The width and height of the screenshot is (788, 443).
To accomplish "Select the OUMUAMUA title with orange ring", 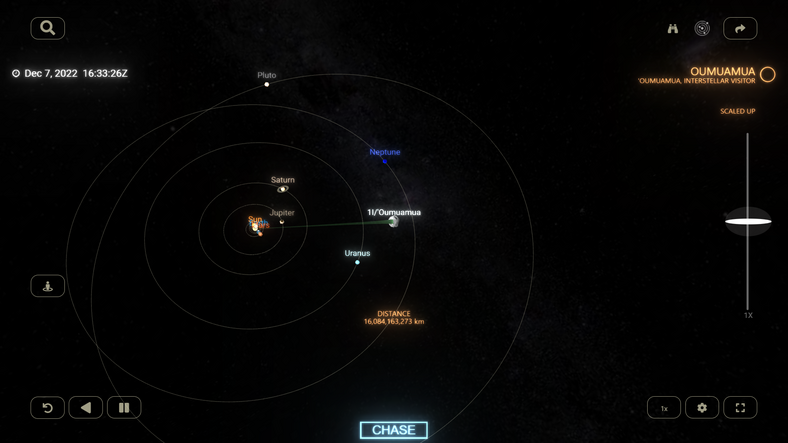I will click(x=722, y=72).
